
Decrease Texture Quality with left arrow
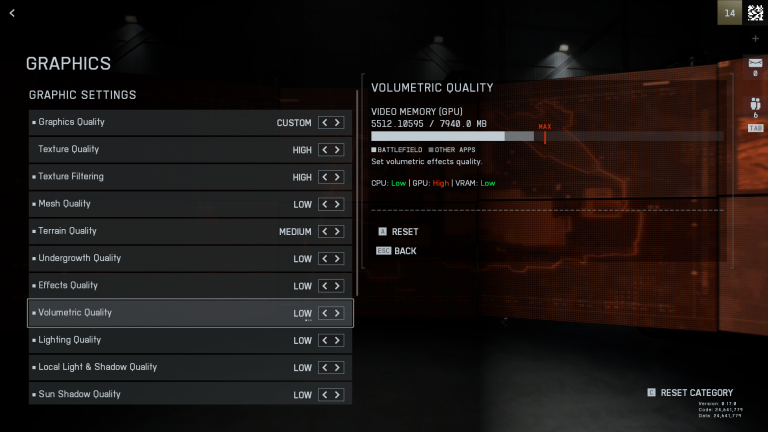point(324,150)
